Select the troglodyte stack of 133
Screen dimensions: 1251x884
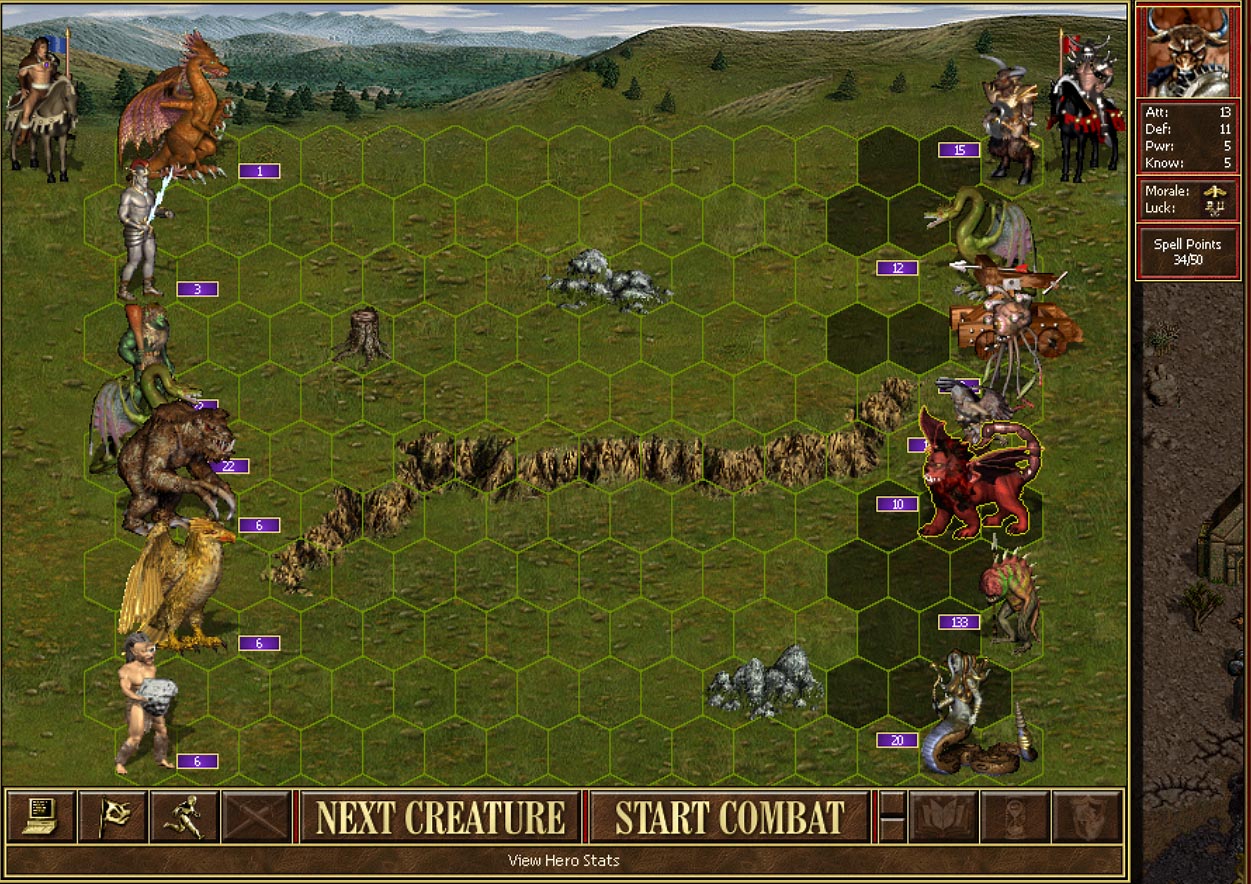1010,600
